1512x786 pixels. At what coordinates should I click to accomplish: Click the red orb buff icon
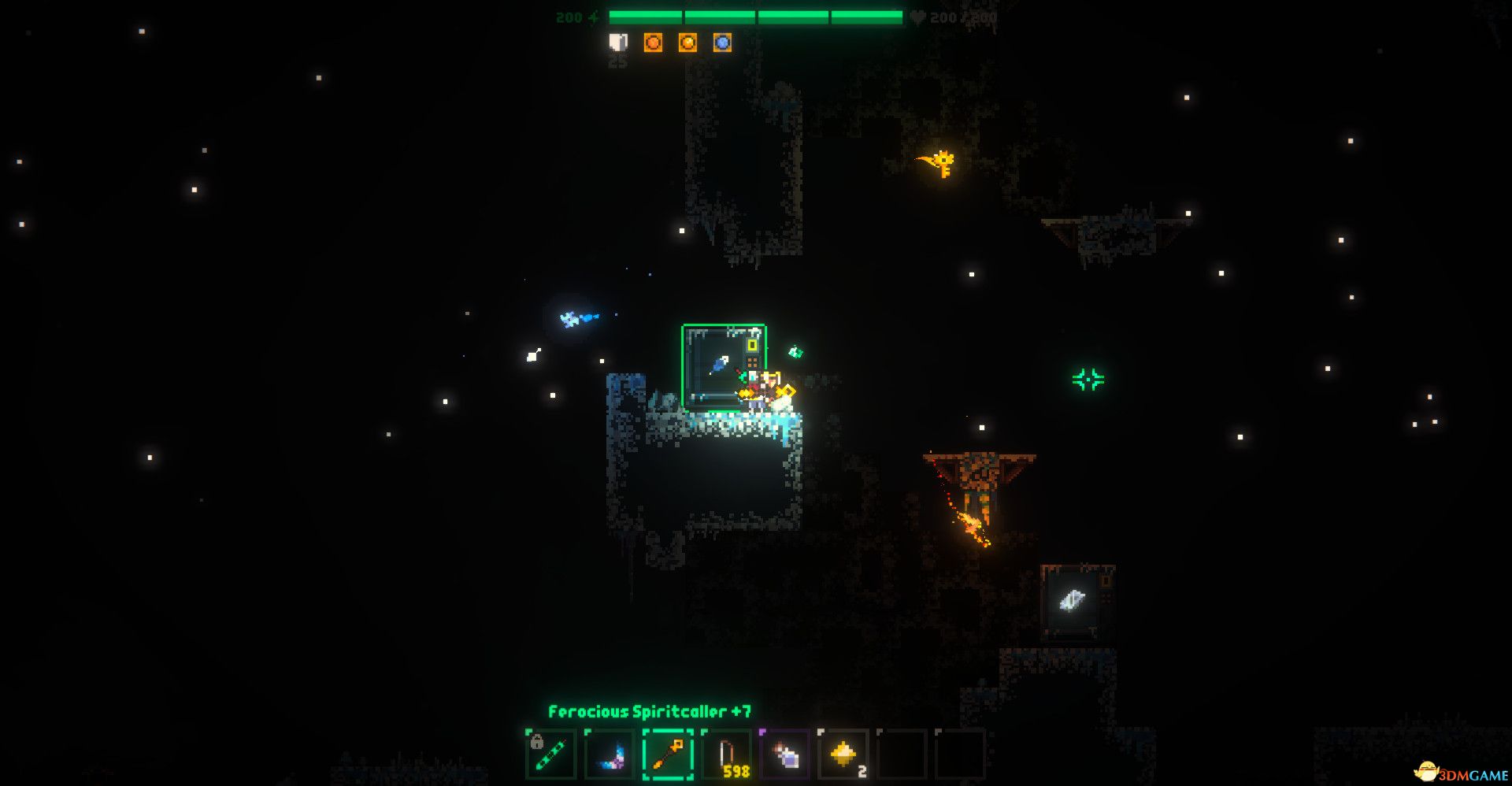click(x=653, y=43)
